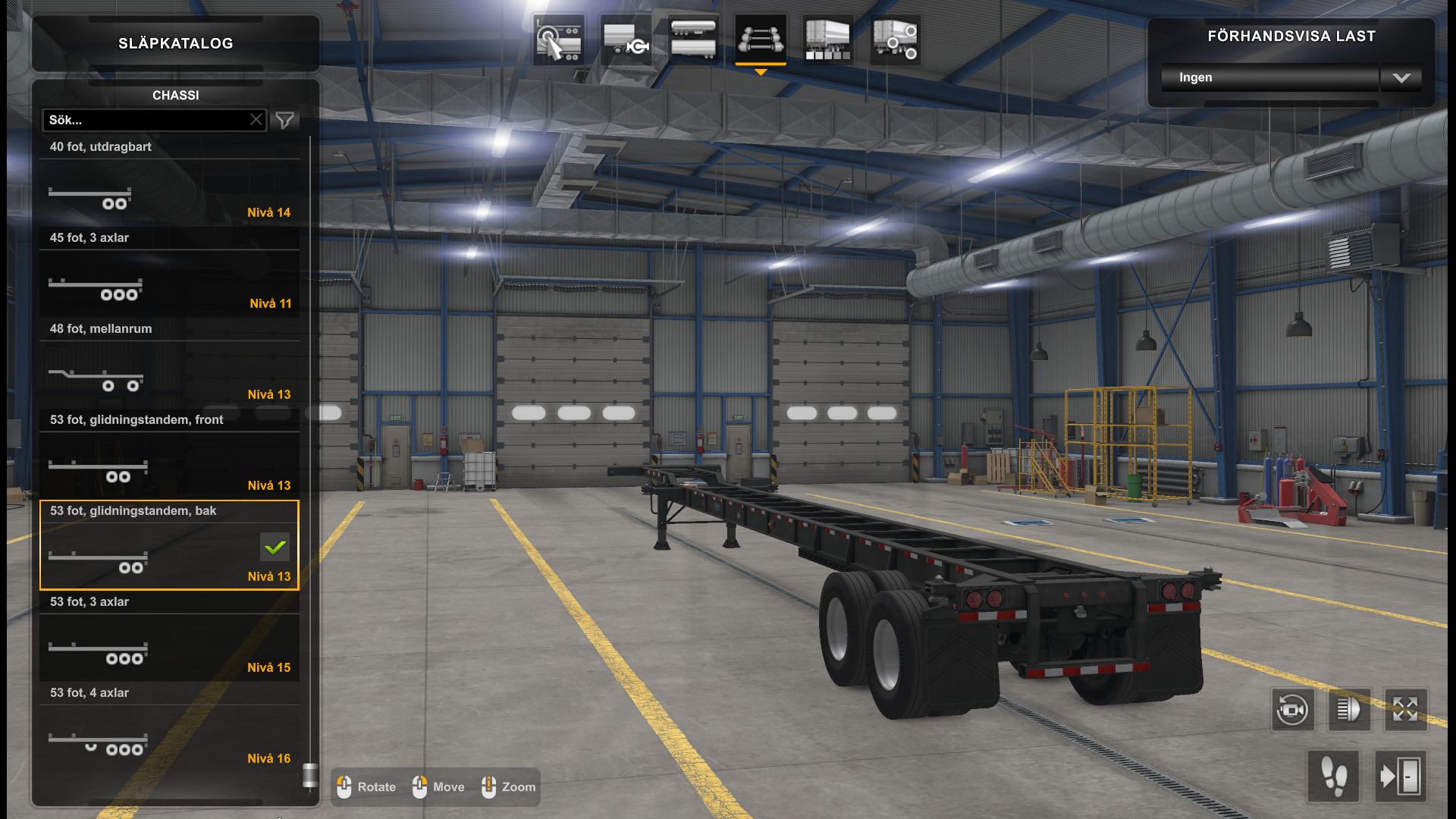This screenshot has width=1456, height=819.
Task: Clear the search field with the X
Action: coord(256,119)
